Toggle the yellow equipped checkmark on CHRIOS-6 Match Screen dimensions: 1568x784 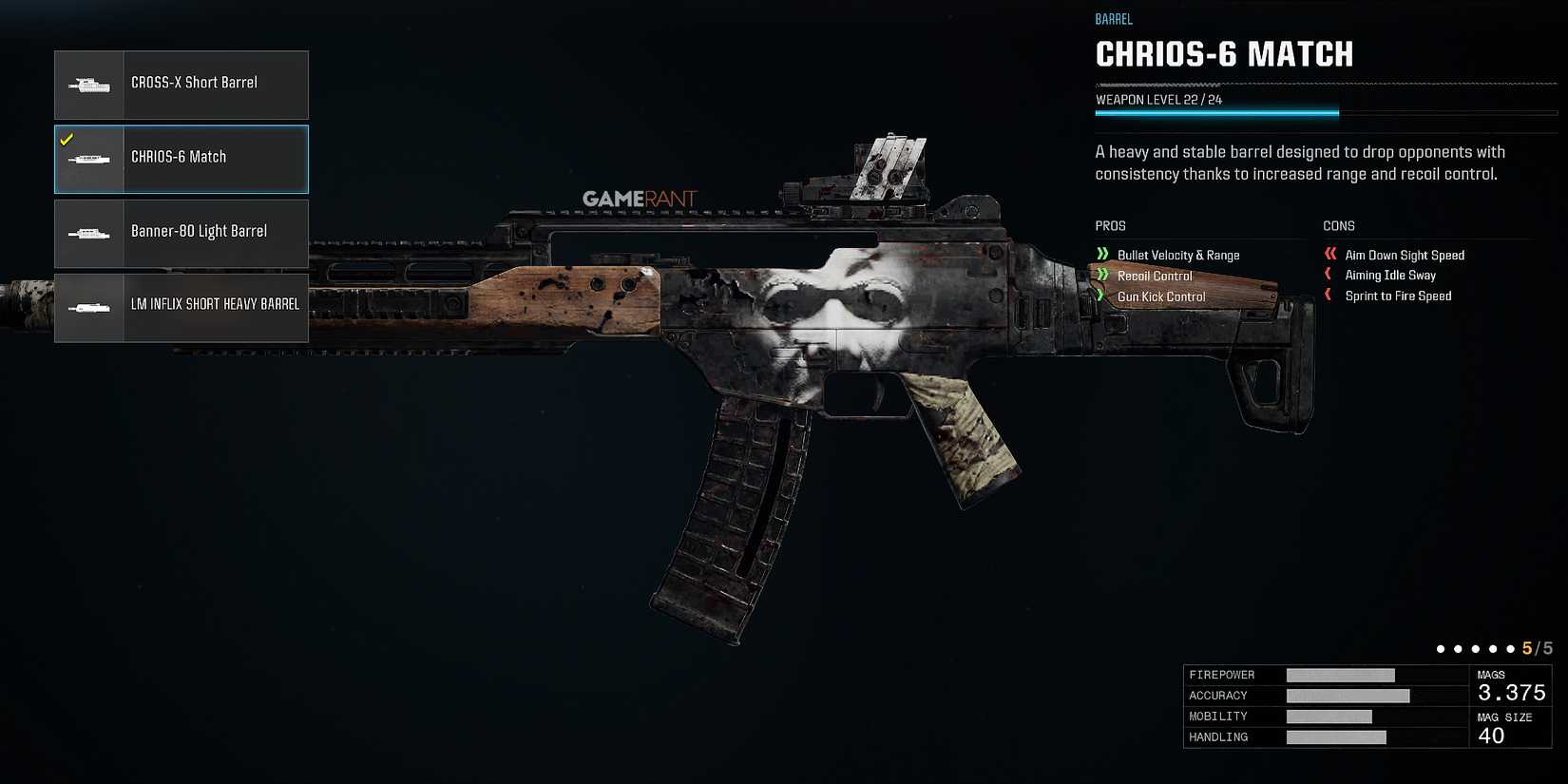67,139
